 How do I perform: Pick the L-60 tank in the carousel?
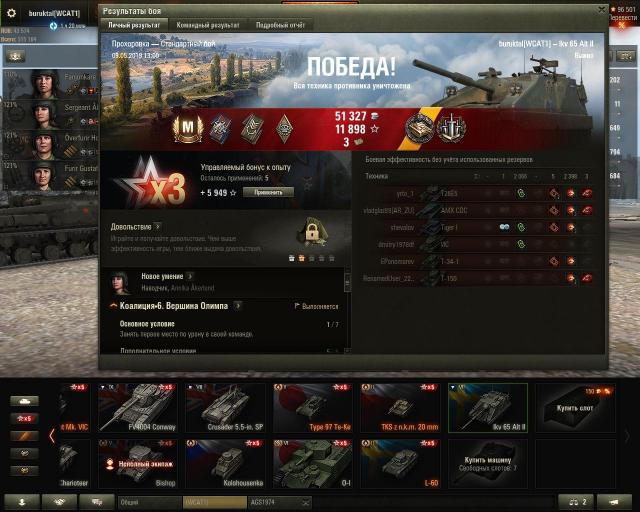pos(399,463)
